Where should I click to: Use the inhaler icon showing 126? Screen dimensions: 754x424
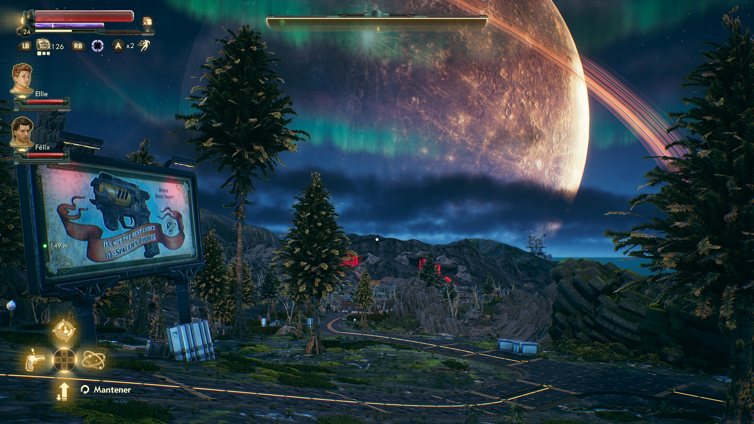click(x=44, y=45)
